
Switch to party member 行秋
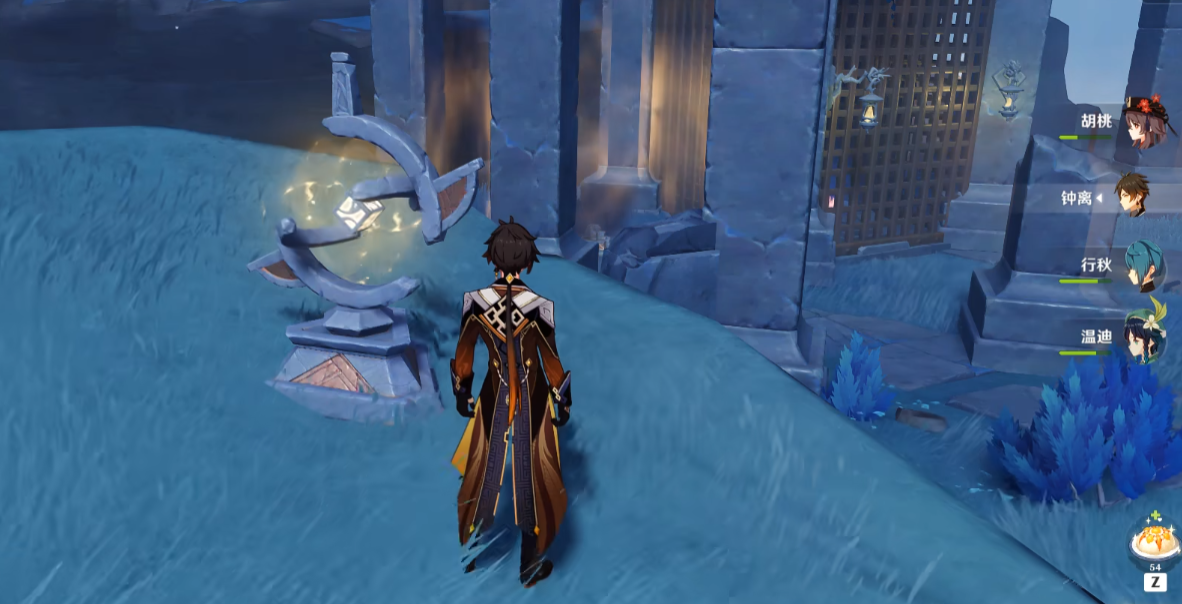click(x=1142, y=266)
